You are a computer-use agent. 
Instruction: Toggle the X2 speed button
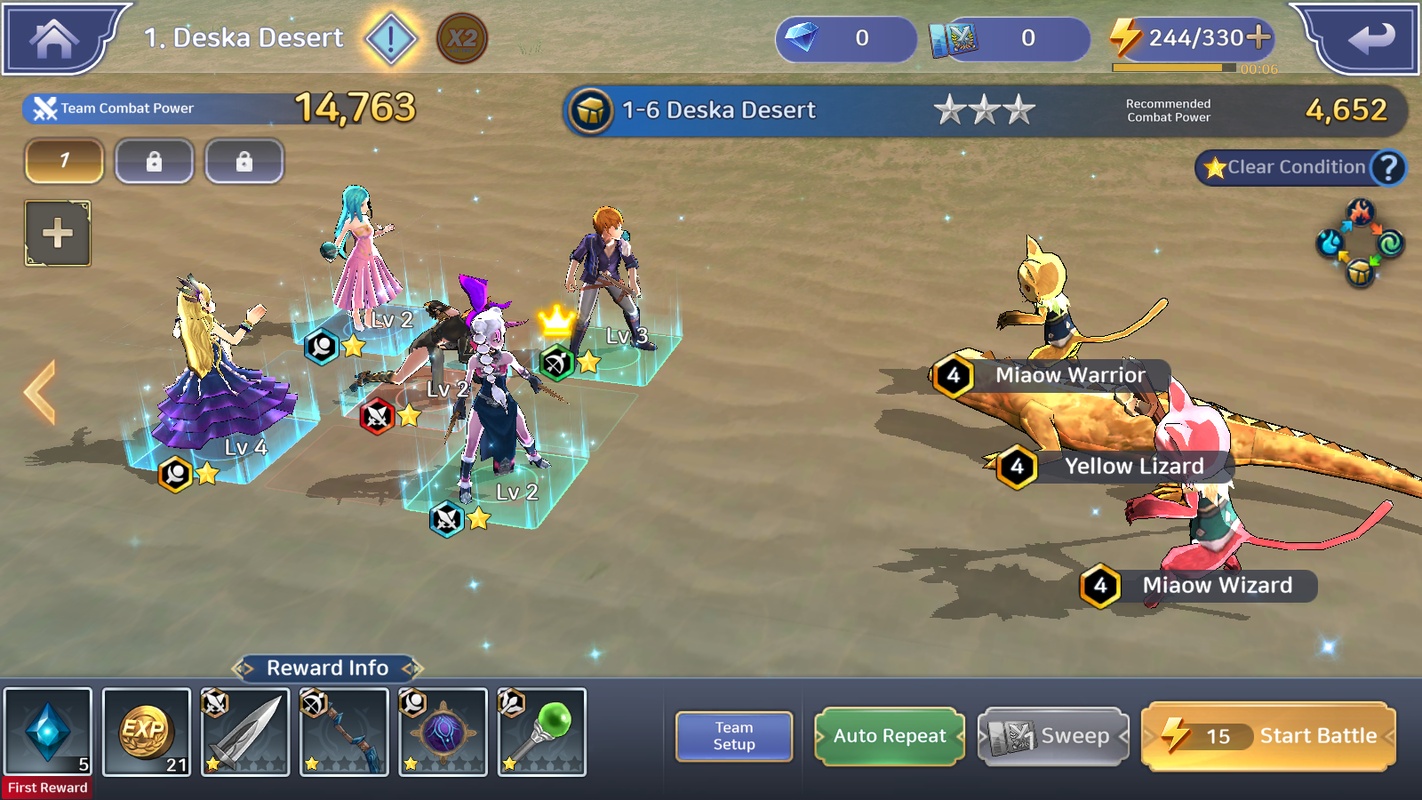pos(462,39)
